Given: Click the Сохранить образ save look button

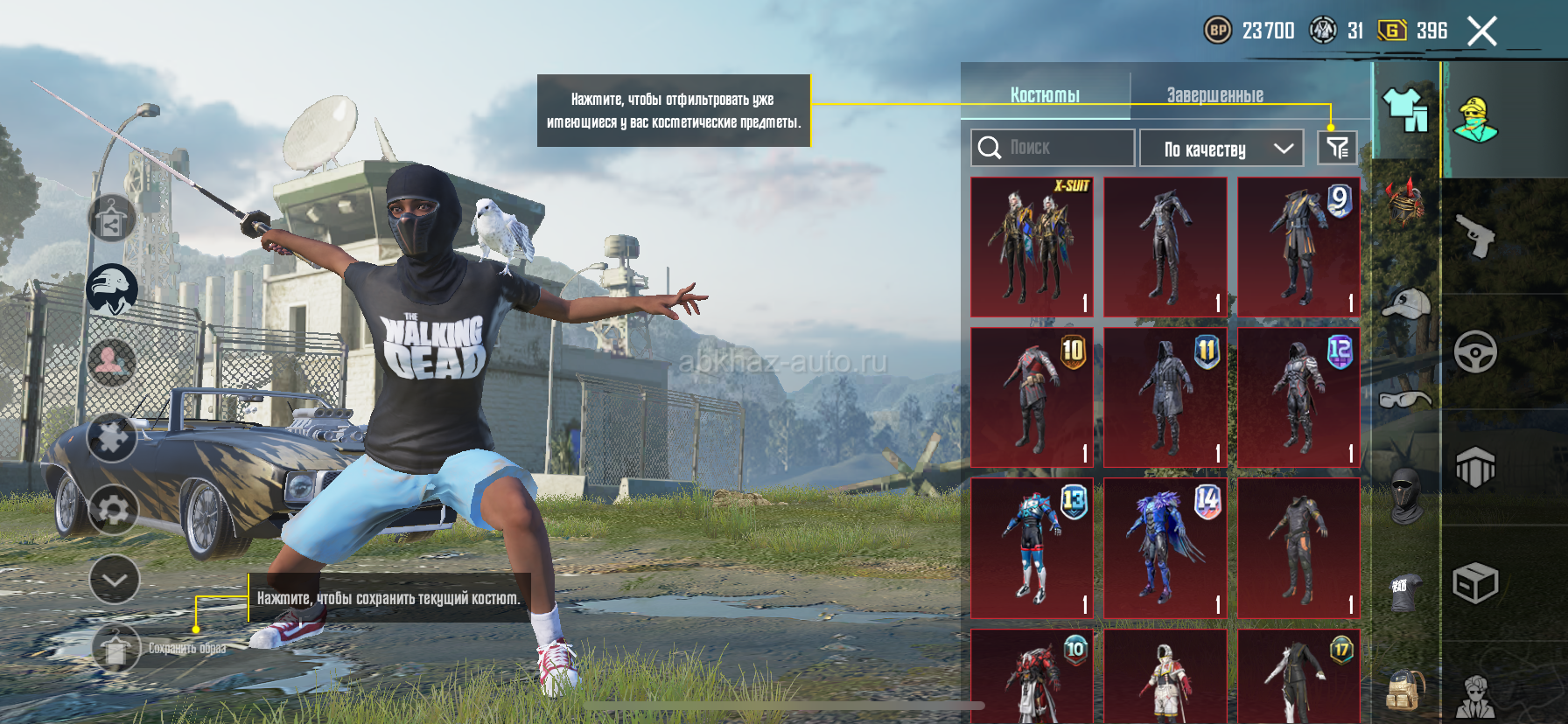Looking at the screenshot, I should [x=117, y=649].
